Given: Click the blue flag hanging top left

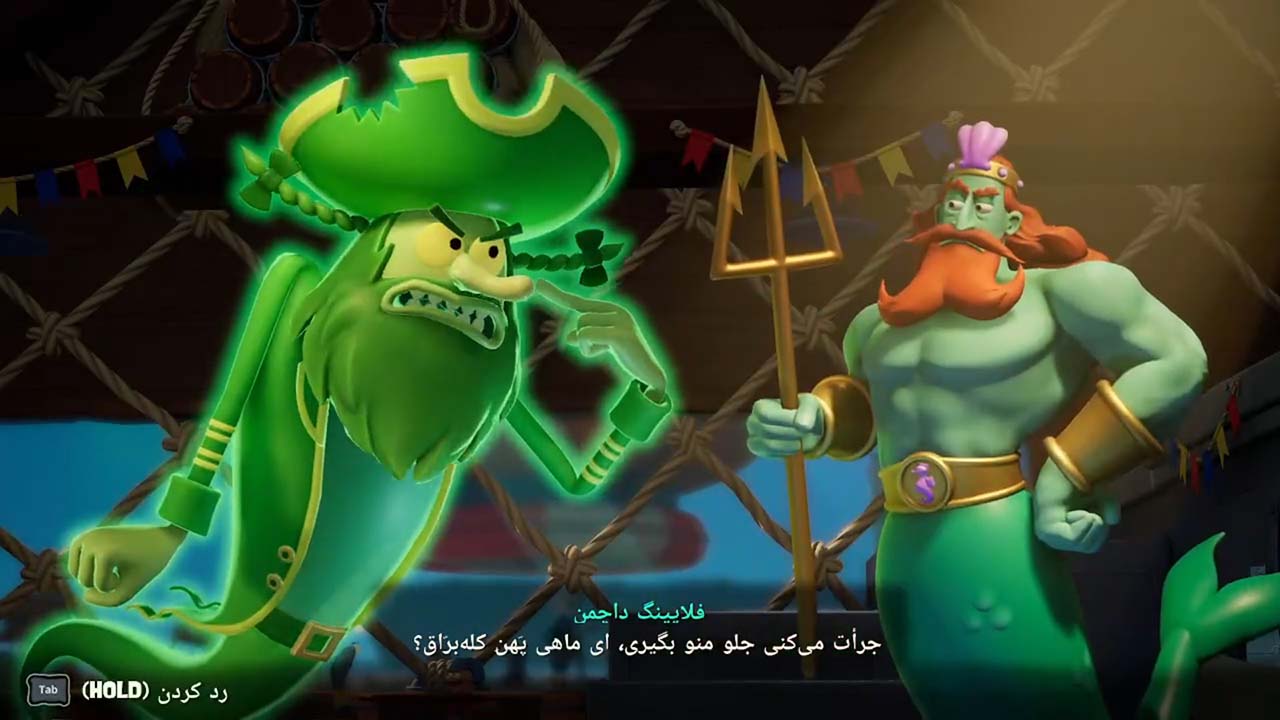Looking at the screenshot, I should [47, 183].
